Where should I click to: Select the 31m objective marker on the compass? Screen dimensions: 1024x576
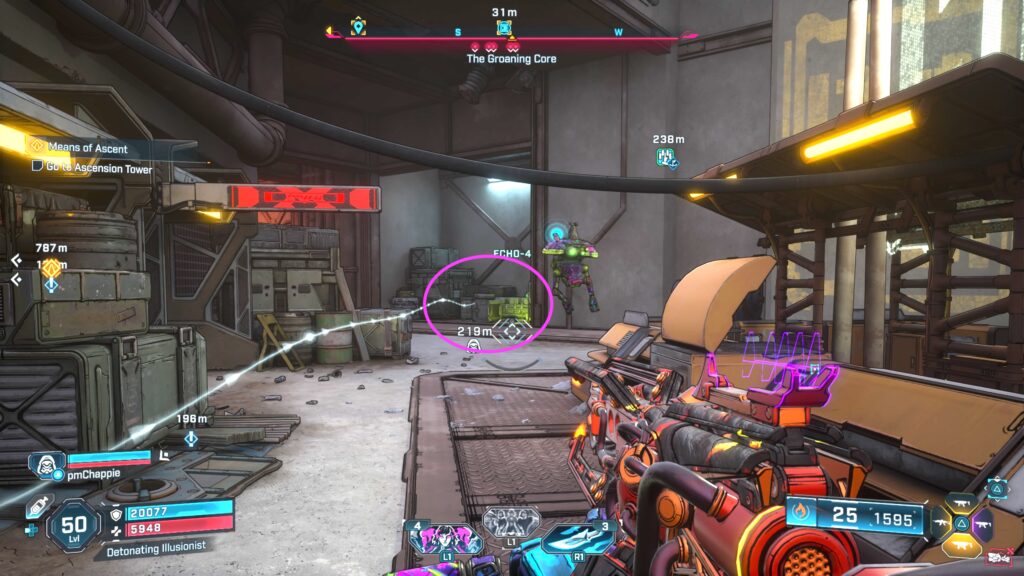(x=504, y=27)
